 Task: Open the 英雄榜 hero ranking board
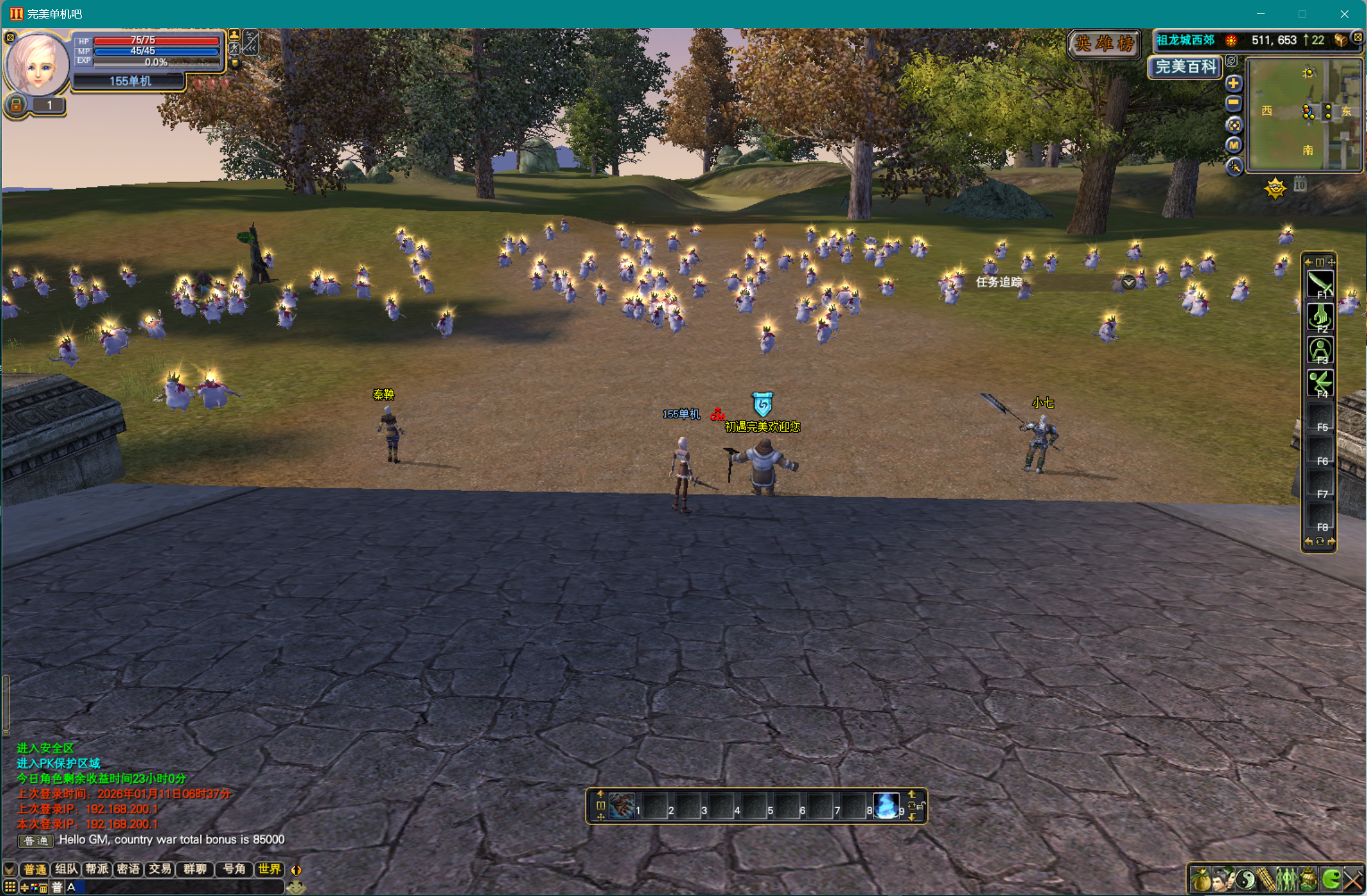[1104, 44]
